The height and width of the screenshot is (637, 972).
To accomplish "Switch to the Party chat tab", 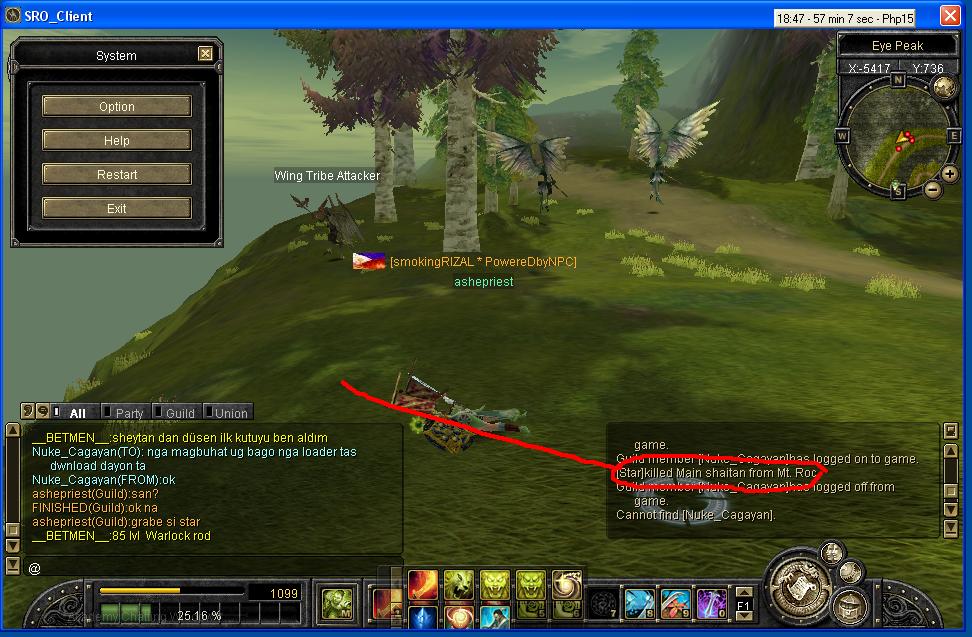I will click(129, 413).
